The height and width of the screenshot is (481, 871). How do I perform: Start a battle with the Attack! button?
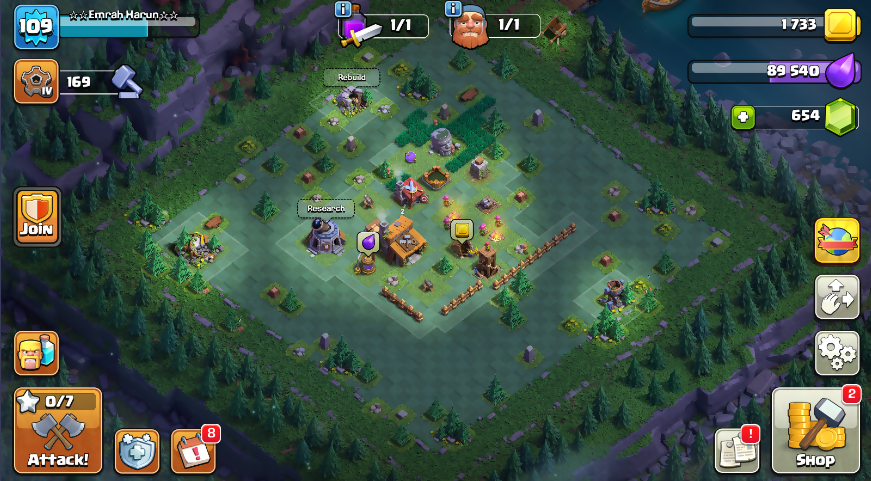click(x=58, y=431)
